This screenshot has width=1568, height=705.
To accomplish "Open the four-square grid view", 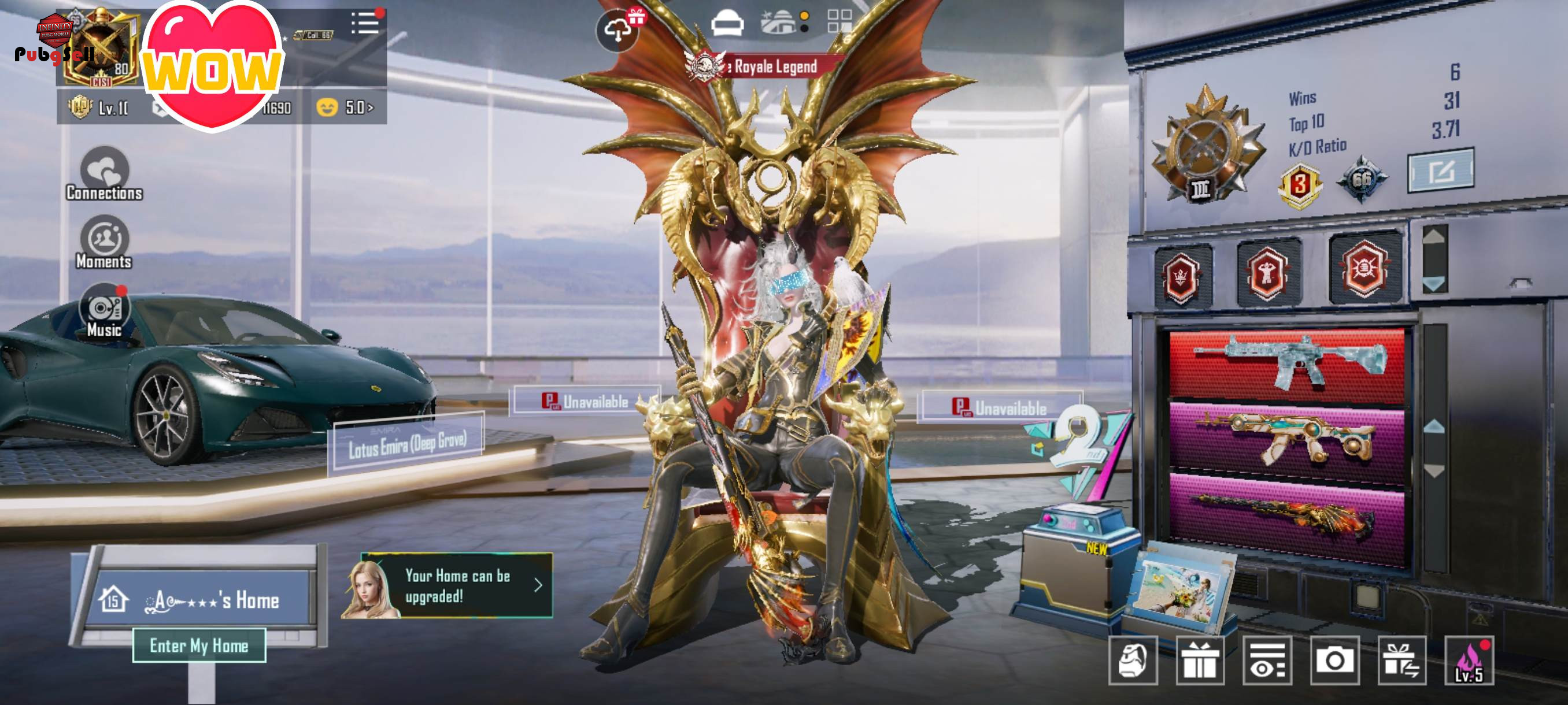I will point(840,21).
